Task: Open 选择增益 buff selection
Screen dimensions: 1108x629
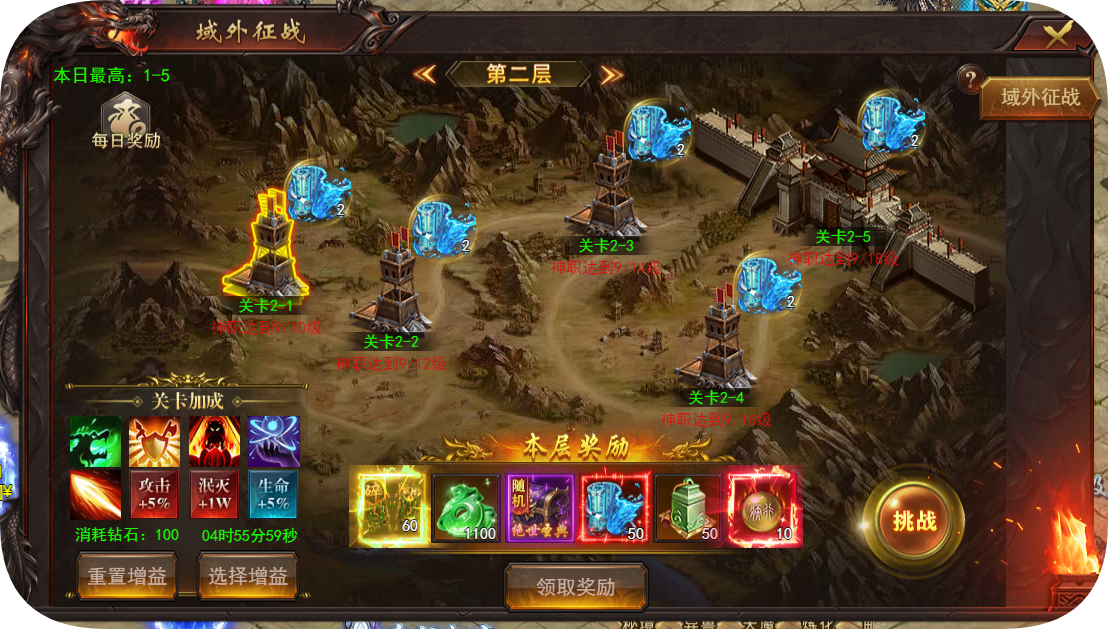Action: (x=248, y=576)
